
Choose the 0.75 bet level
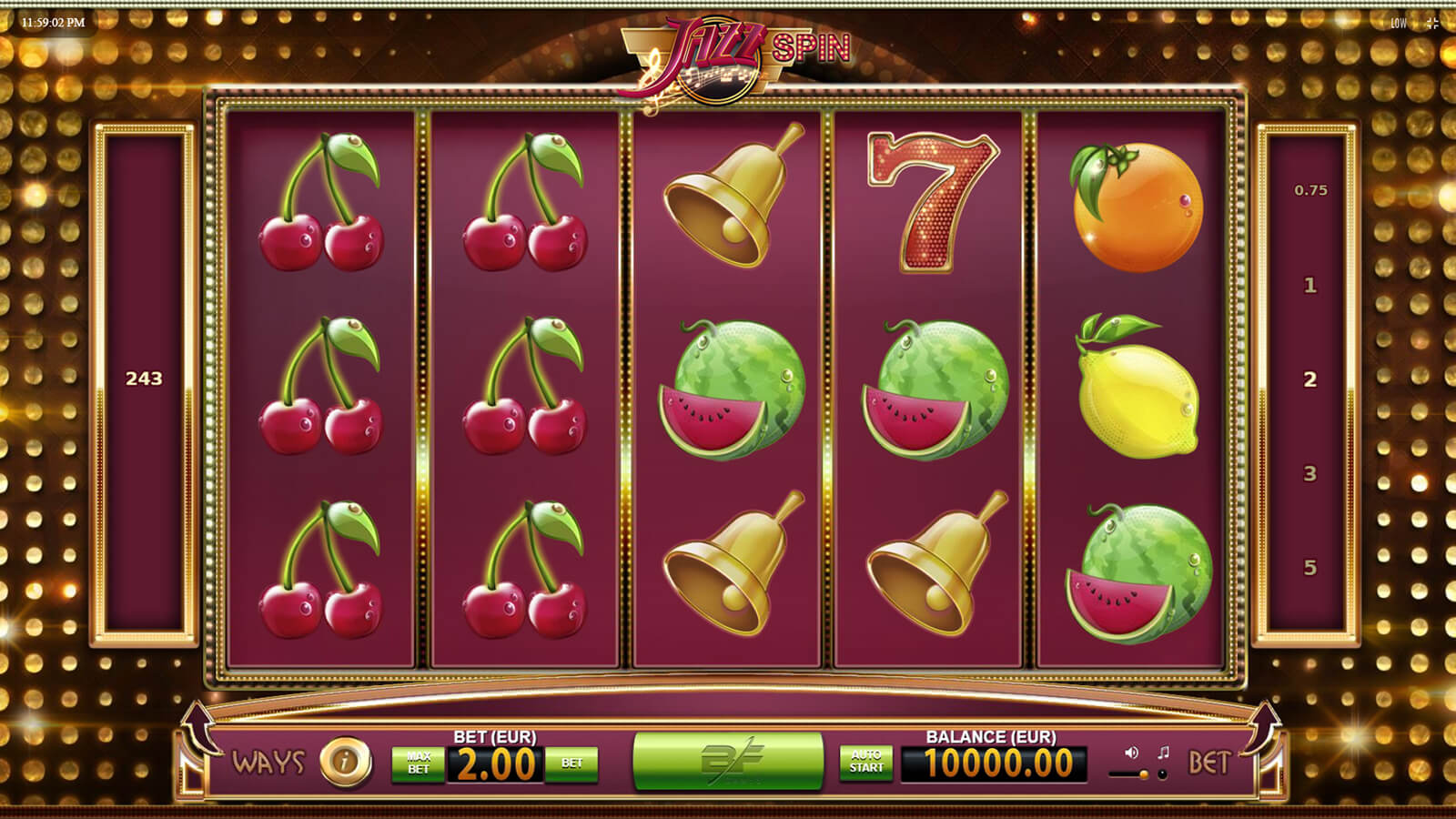point(1310,190)
